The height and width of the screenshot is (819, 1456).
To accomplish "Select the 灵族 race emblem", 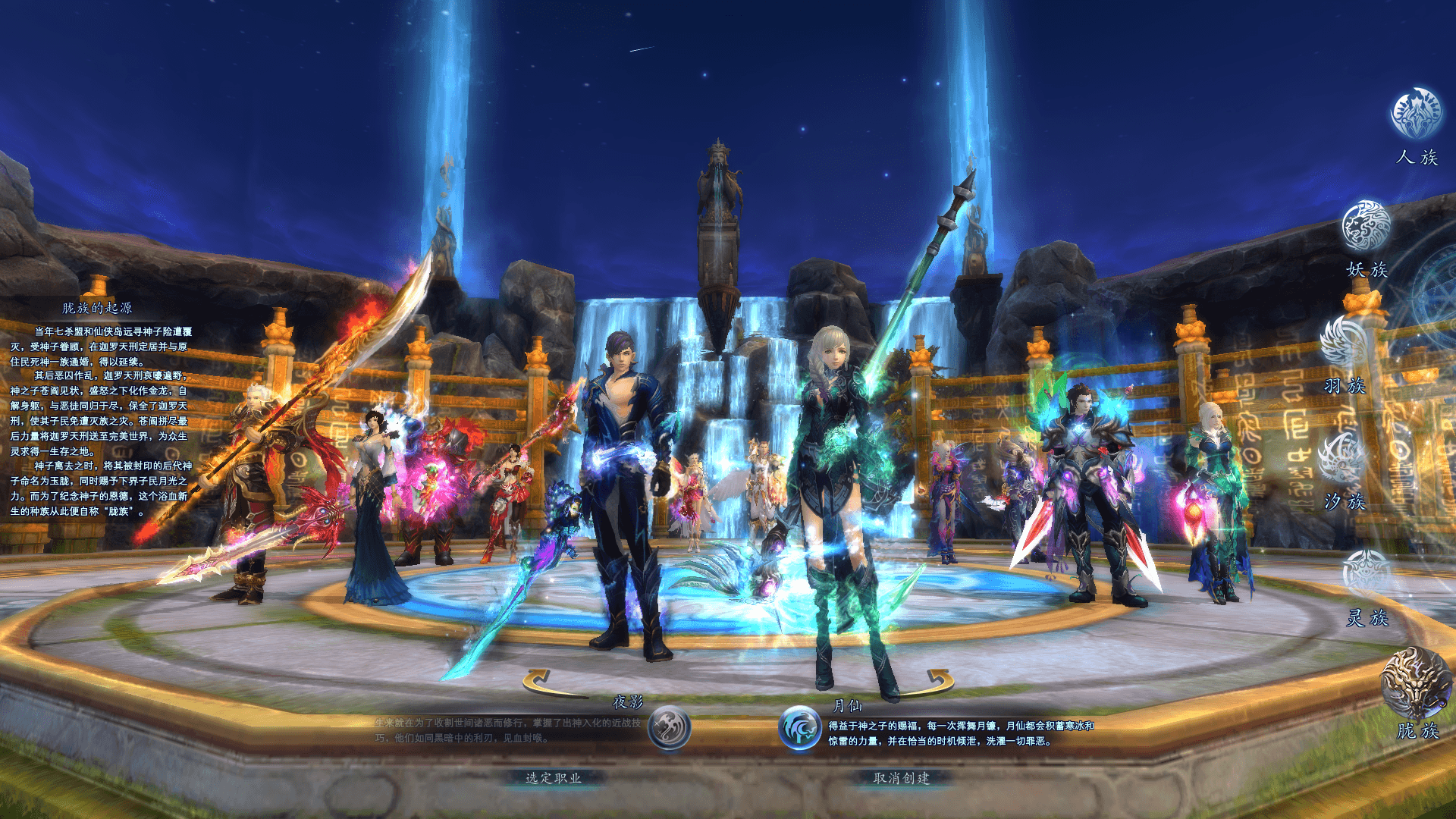I will coord(1366,575).
